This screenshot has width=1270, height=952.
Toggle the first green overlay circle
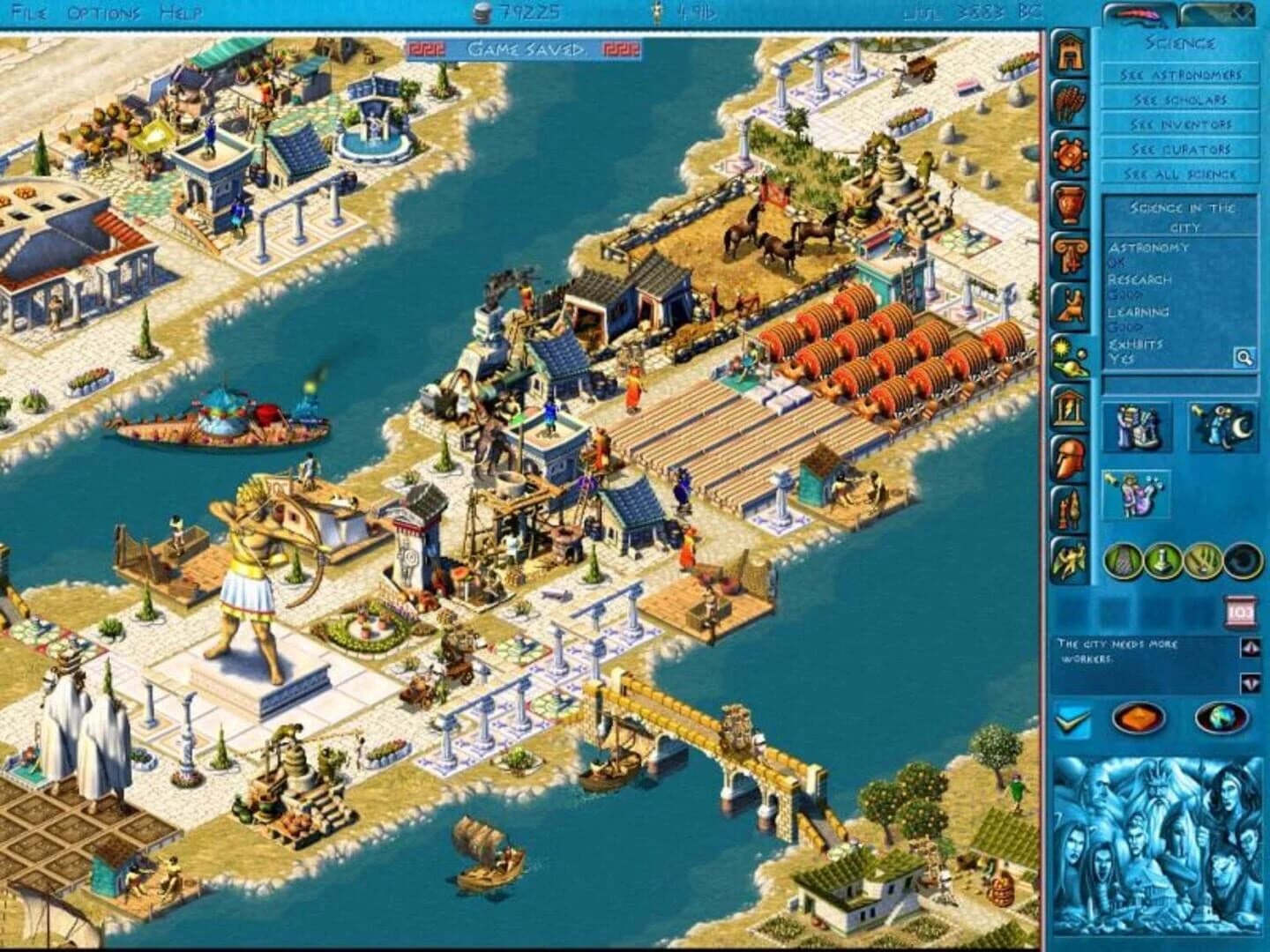tap(1124, 561)
